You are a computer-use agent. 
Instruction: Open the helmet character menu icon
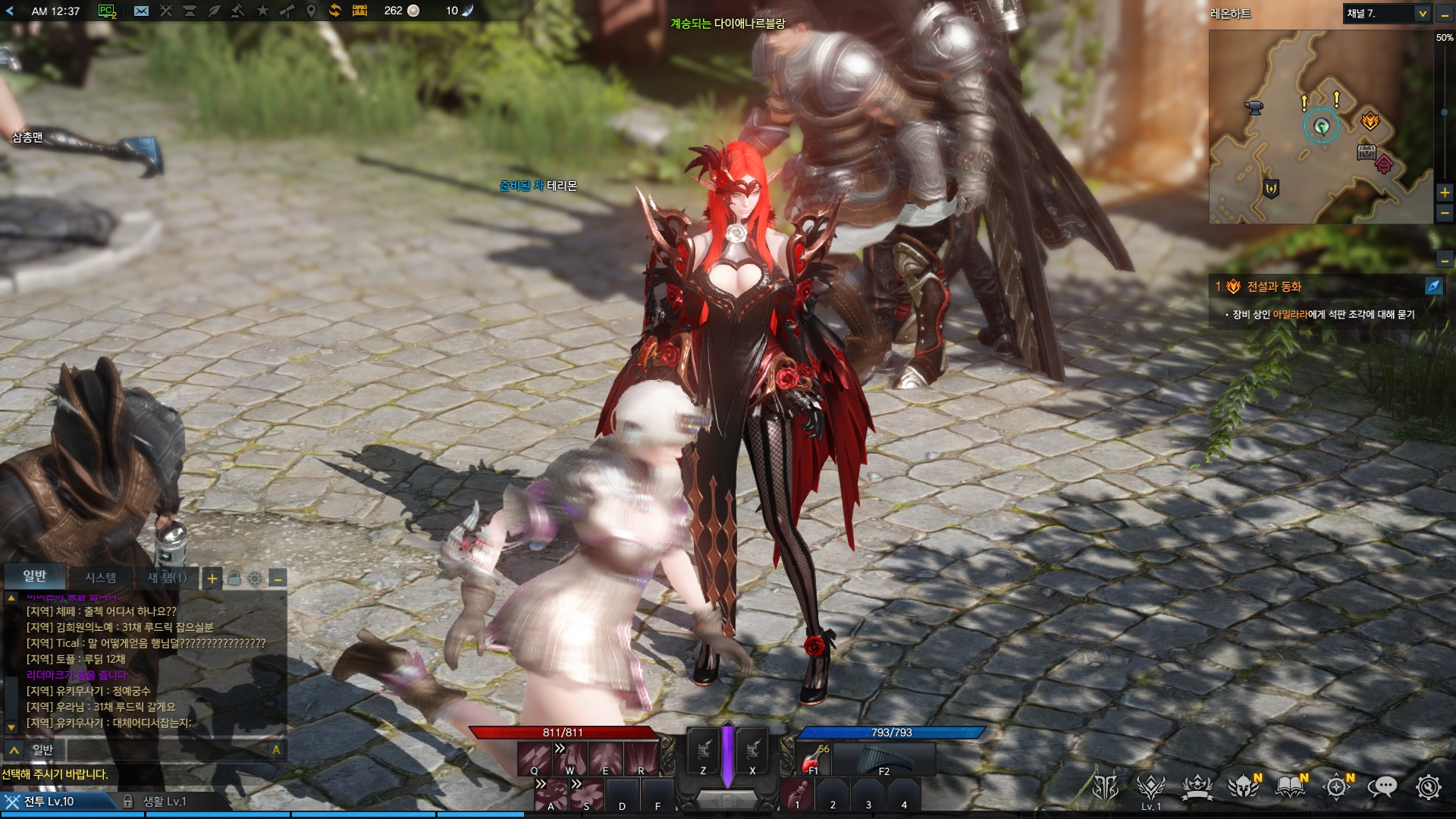click(x=1244, y=787)
